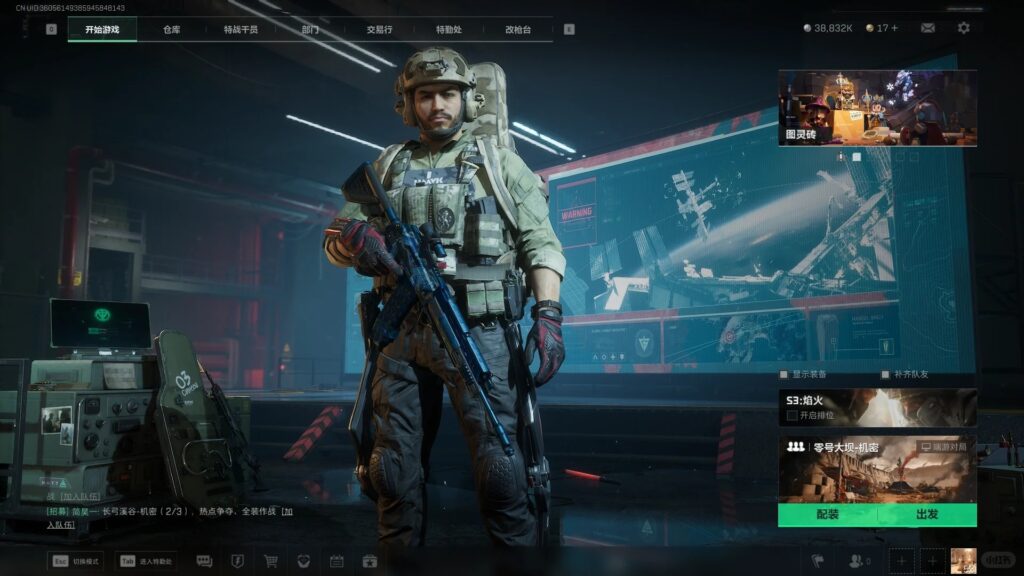Open the 特战干员 operators tab
1024x576 pixels.
coord(241,29)
